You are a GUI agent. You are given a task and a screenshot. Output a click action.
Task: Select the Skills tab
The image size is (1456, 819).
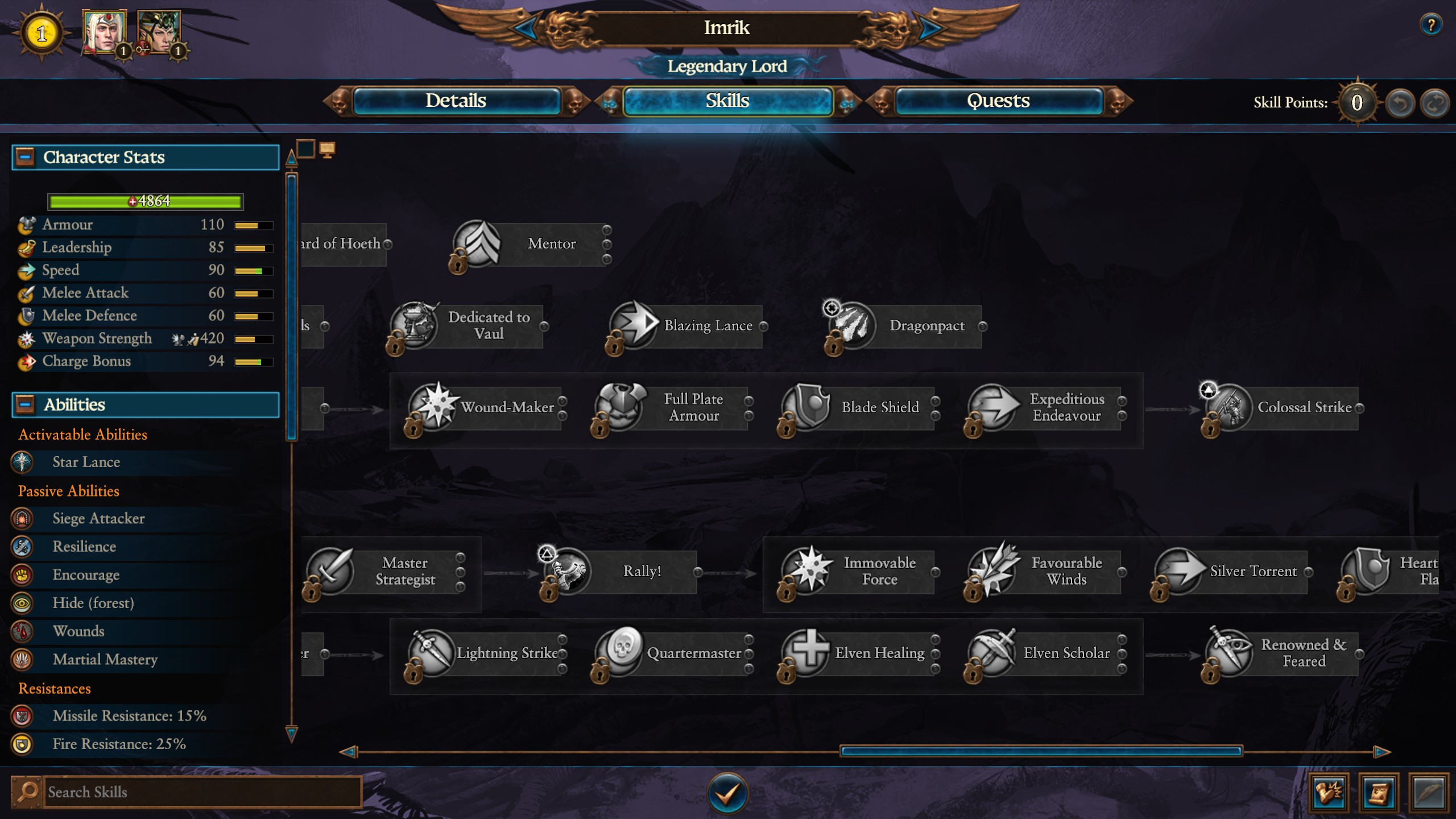tap(727, 101)
